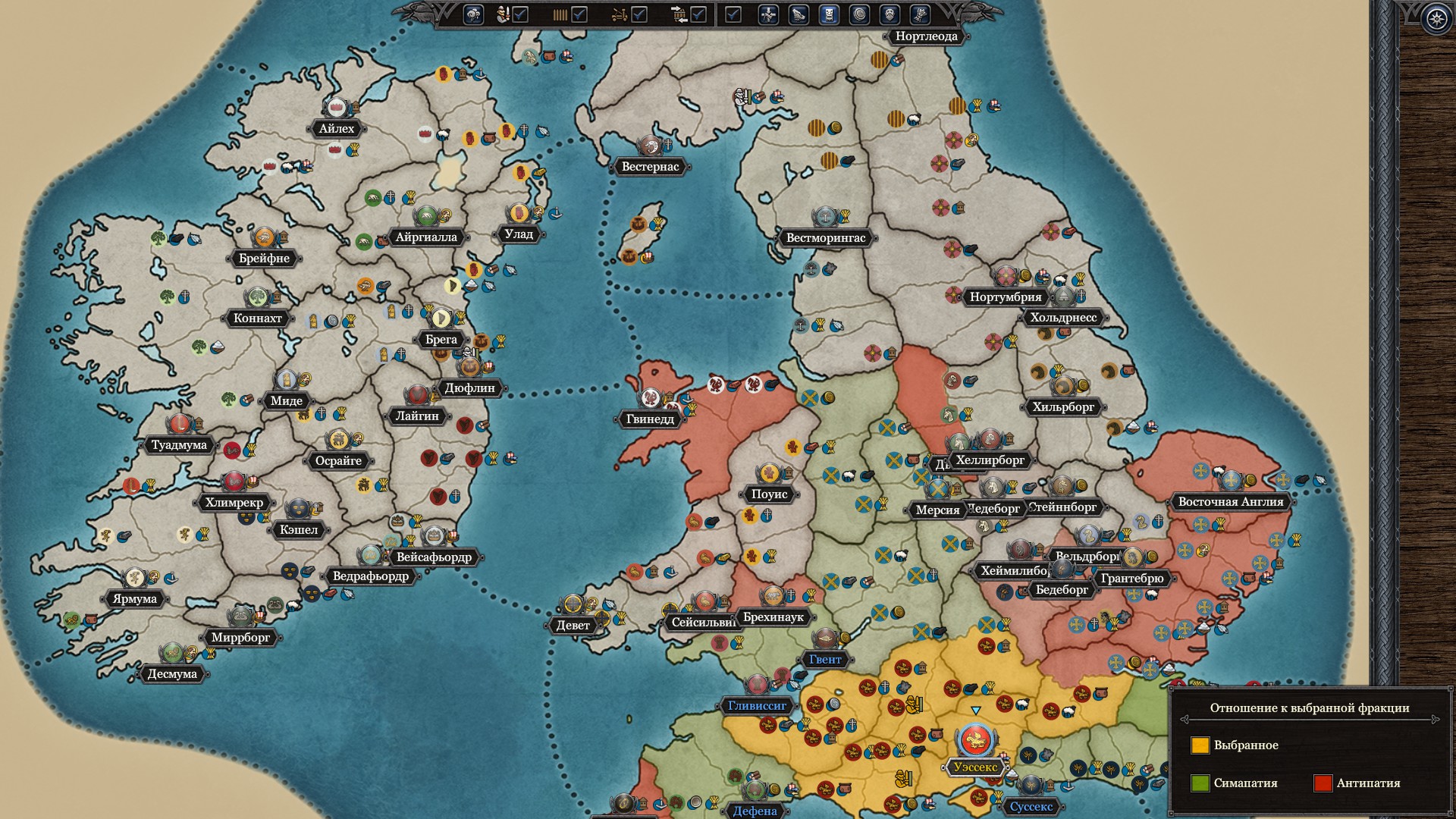Image resolution: width=1456 pixels, height=819 pixels.
Task: Toggle the palisade wall checkbox
Action: click(579, 14)
